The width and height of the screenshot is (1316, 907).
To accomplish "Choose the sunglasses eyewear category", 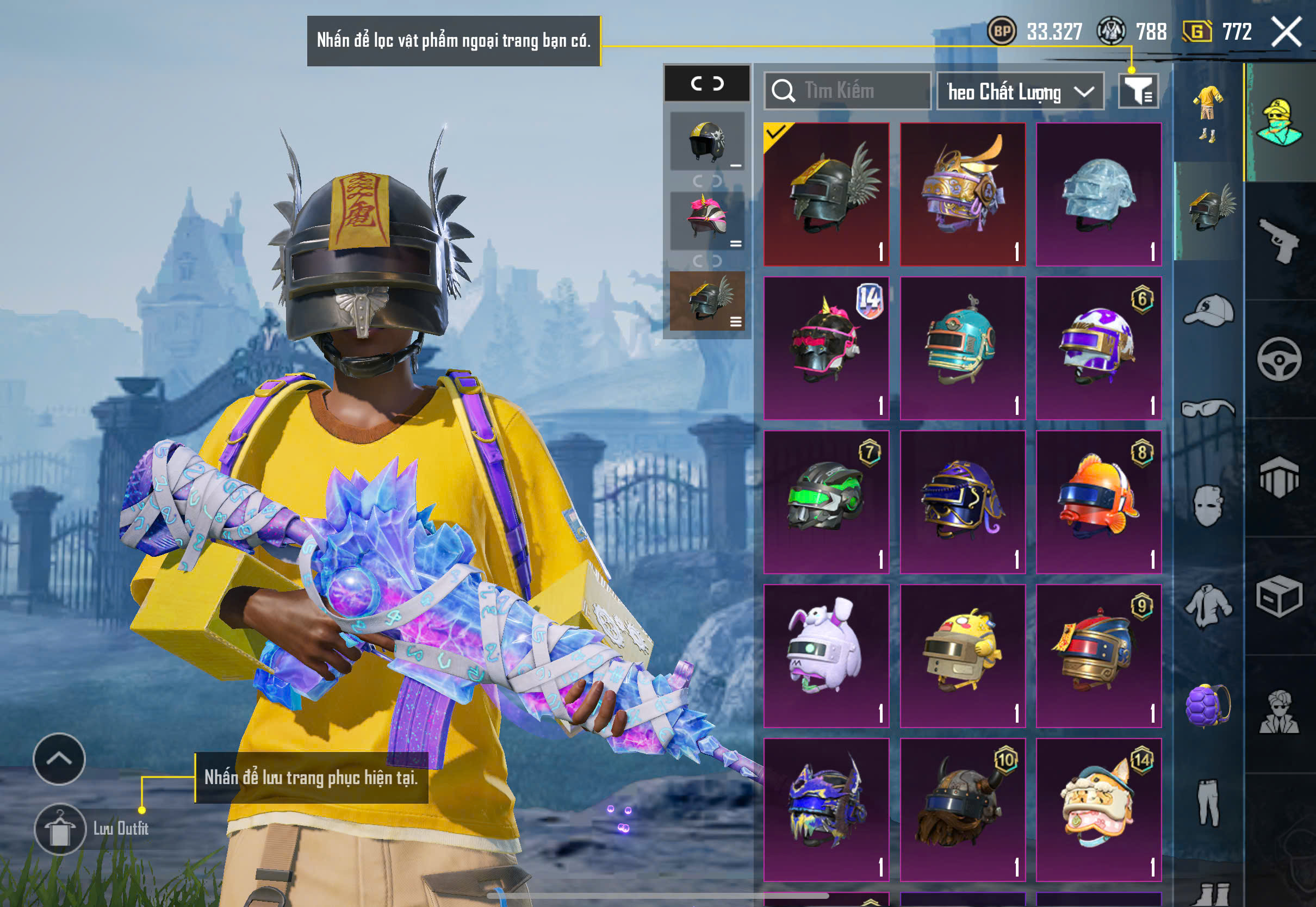I will [1208, 408].
